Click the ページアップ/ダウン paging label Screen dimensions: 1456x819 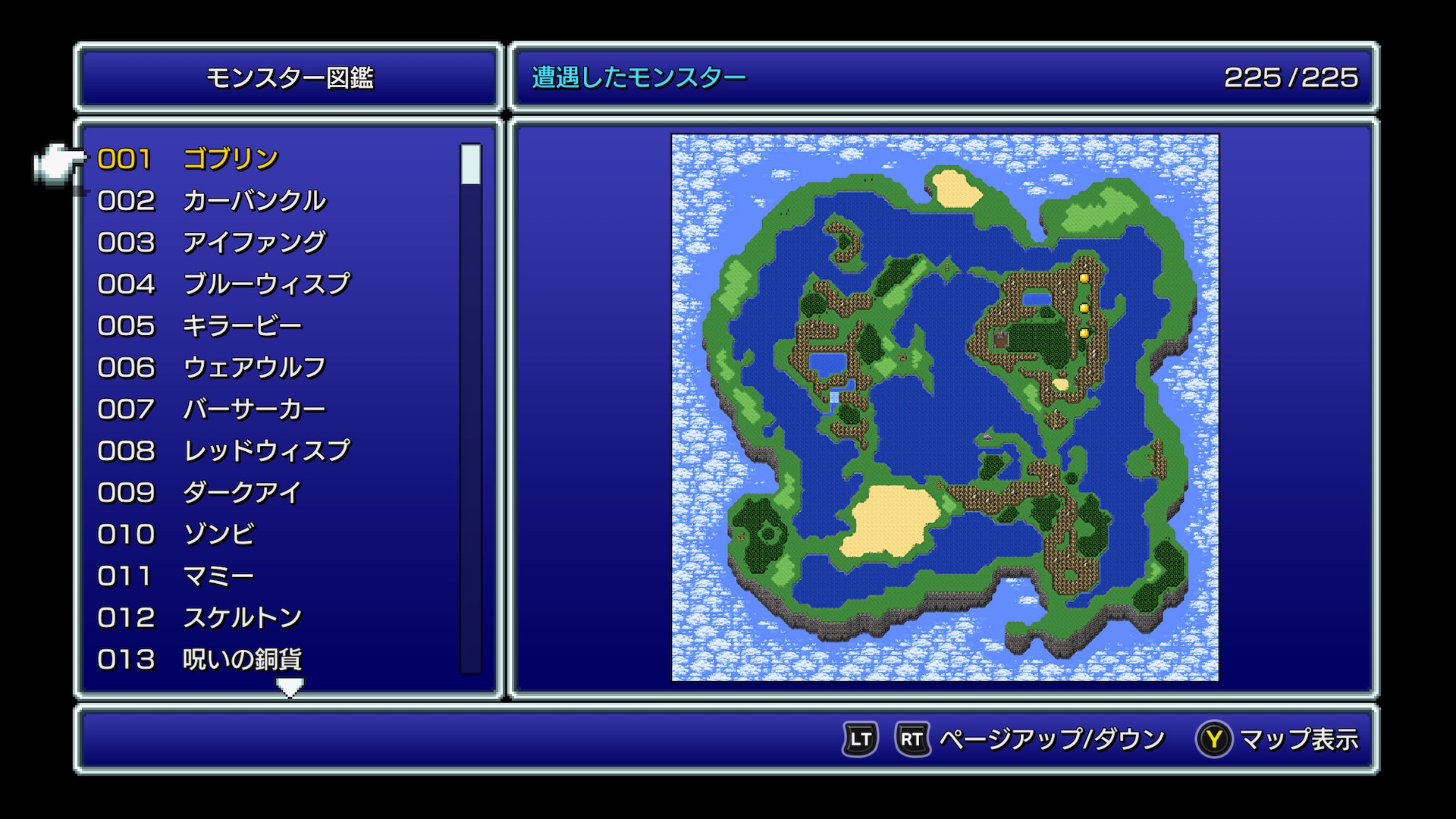point(1051,739)
